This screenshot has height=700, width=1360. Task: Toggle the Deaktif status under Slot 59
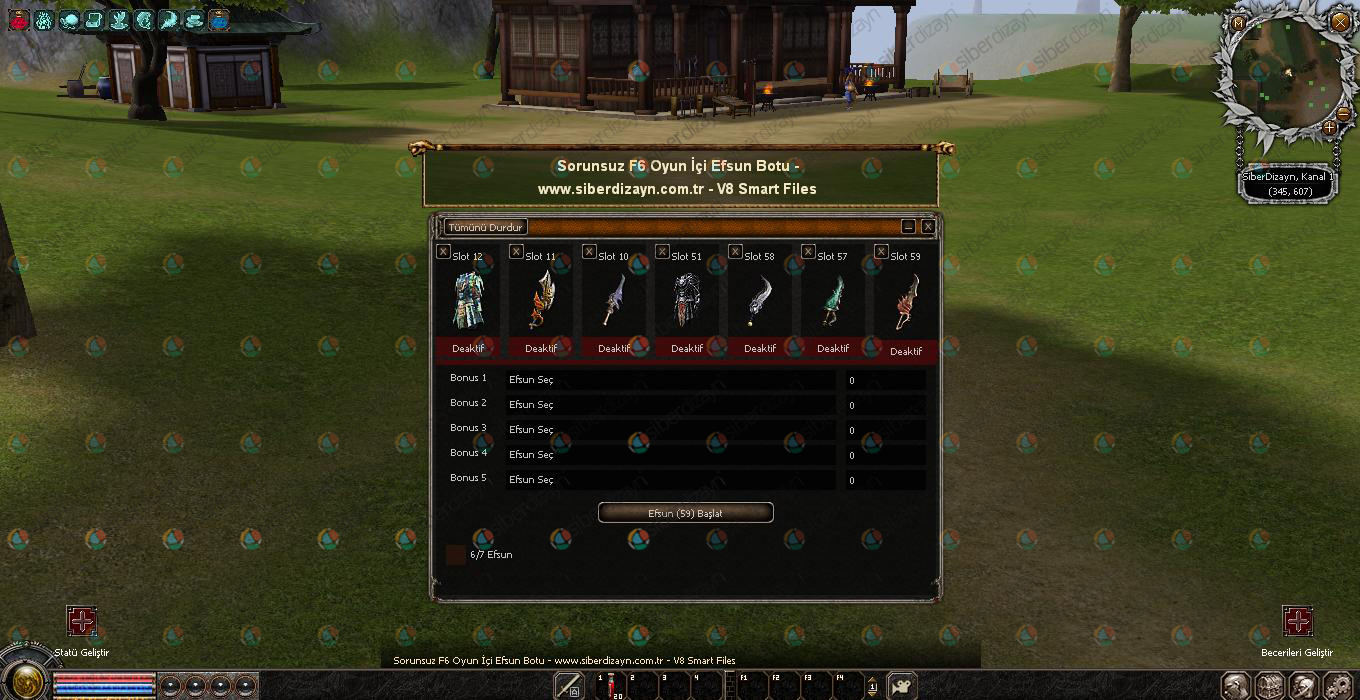906,351
